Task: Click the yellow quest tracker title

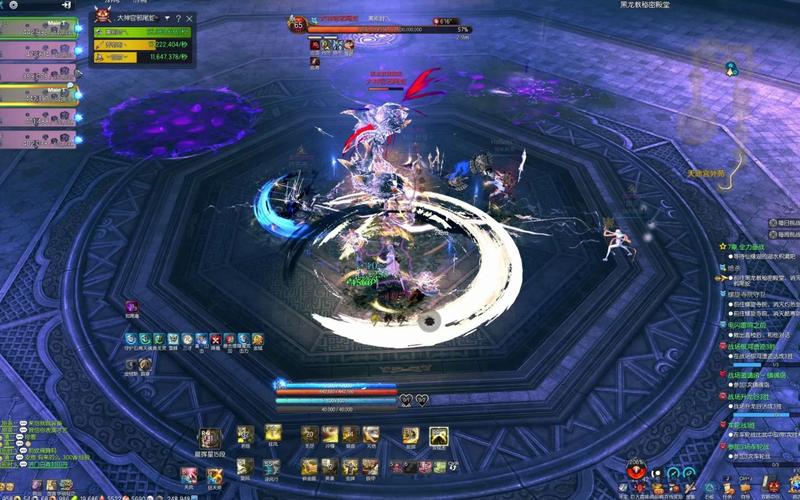Action: 748,246
